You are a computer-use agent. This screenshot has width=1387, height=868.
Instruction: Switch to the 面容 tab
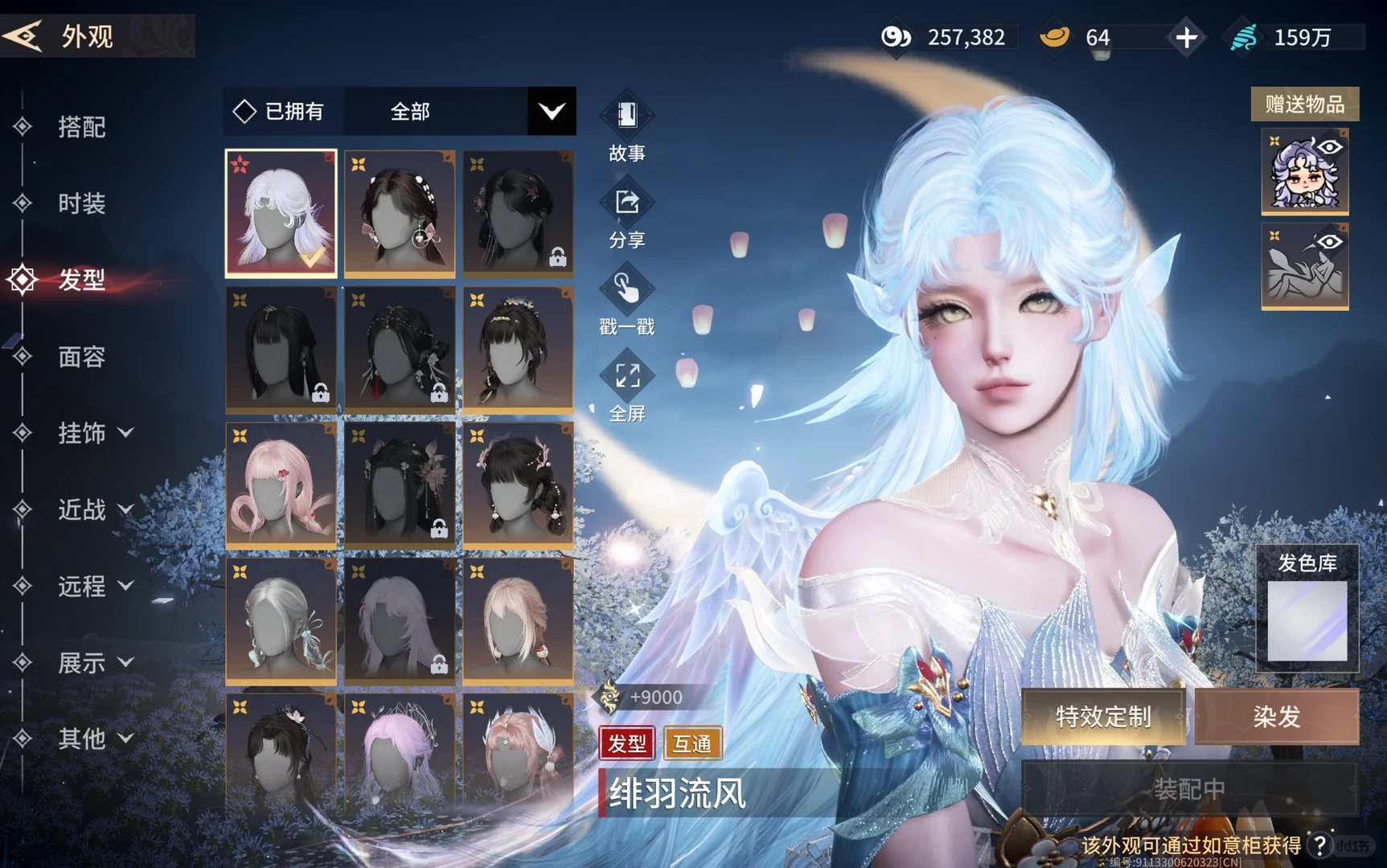point(80,358)
